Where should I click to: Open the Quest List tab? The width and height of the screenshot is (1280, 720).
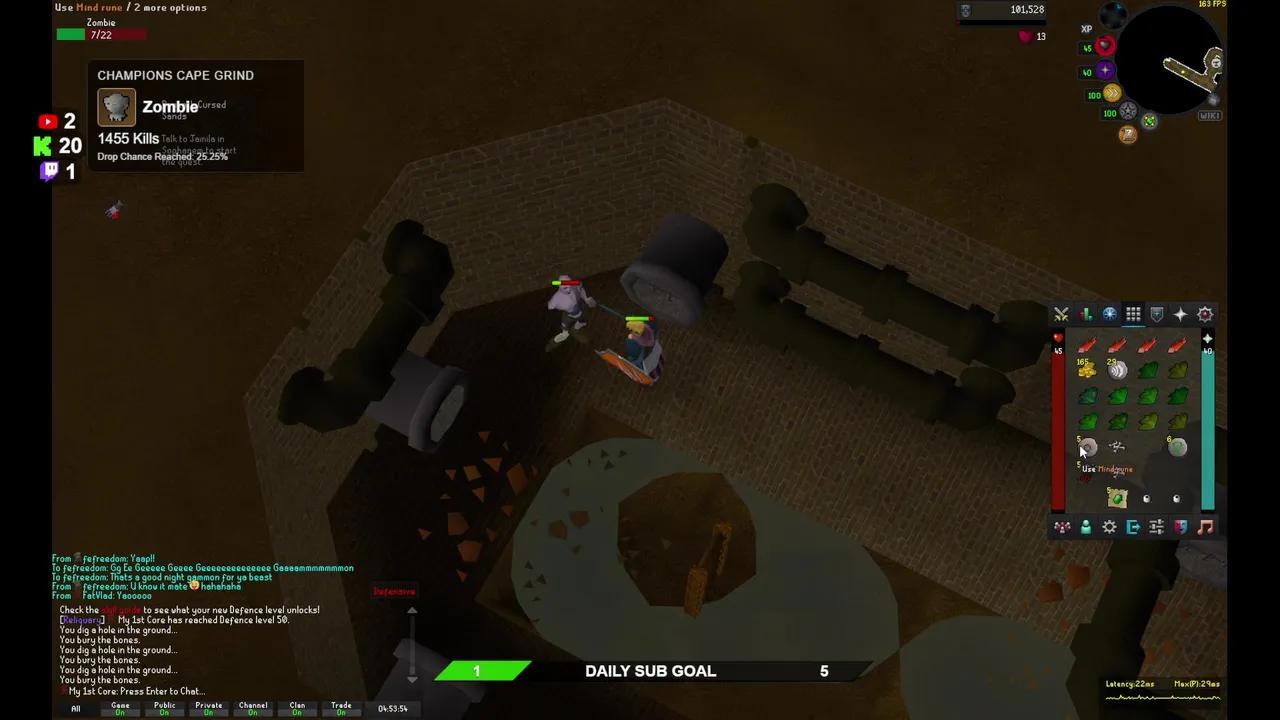point(1109,314)
